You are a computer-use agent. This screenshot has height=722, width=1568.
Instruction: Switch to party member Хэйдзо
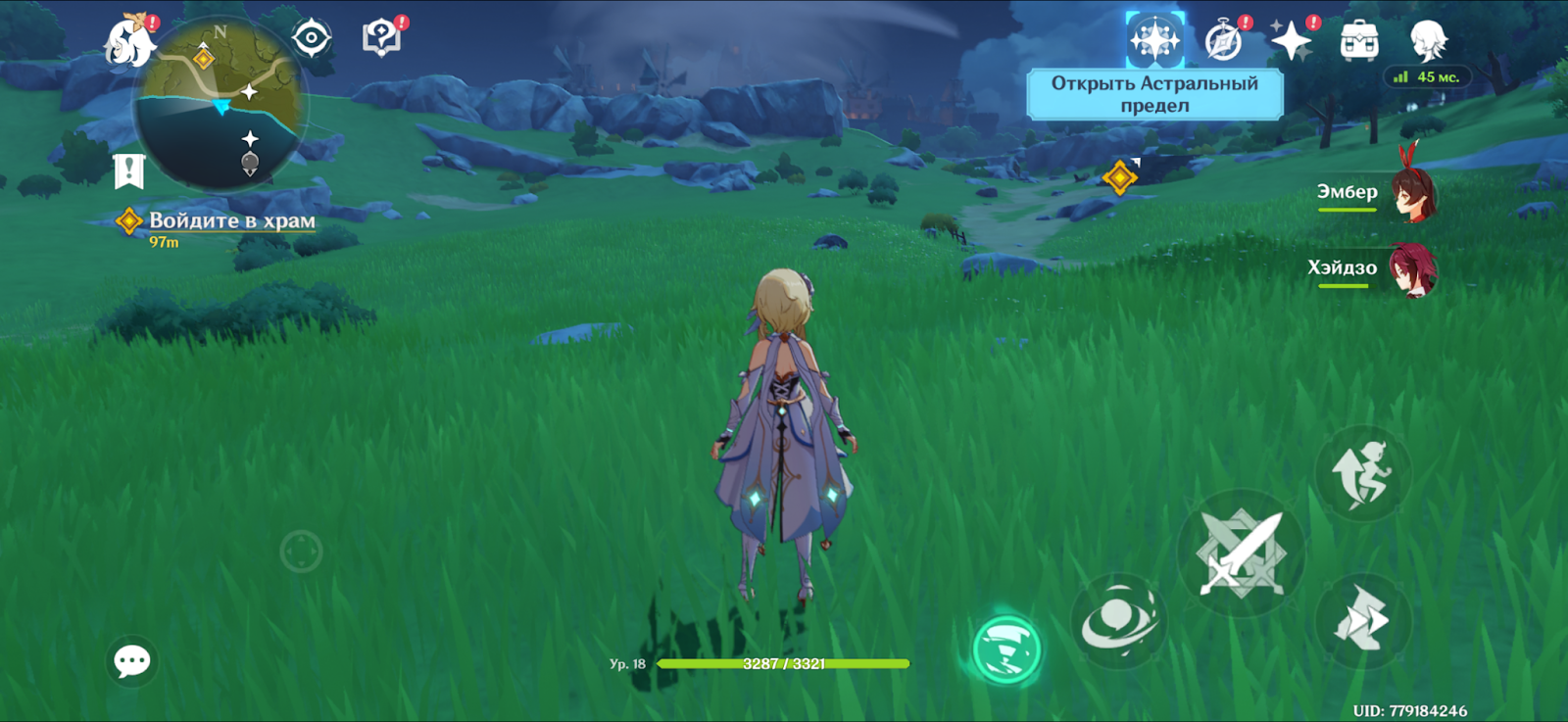(x=1412, y=269)
